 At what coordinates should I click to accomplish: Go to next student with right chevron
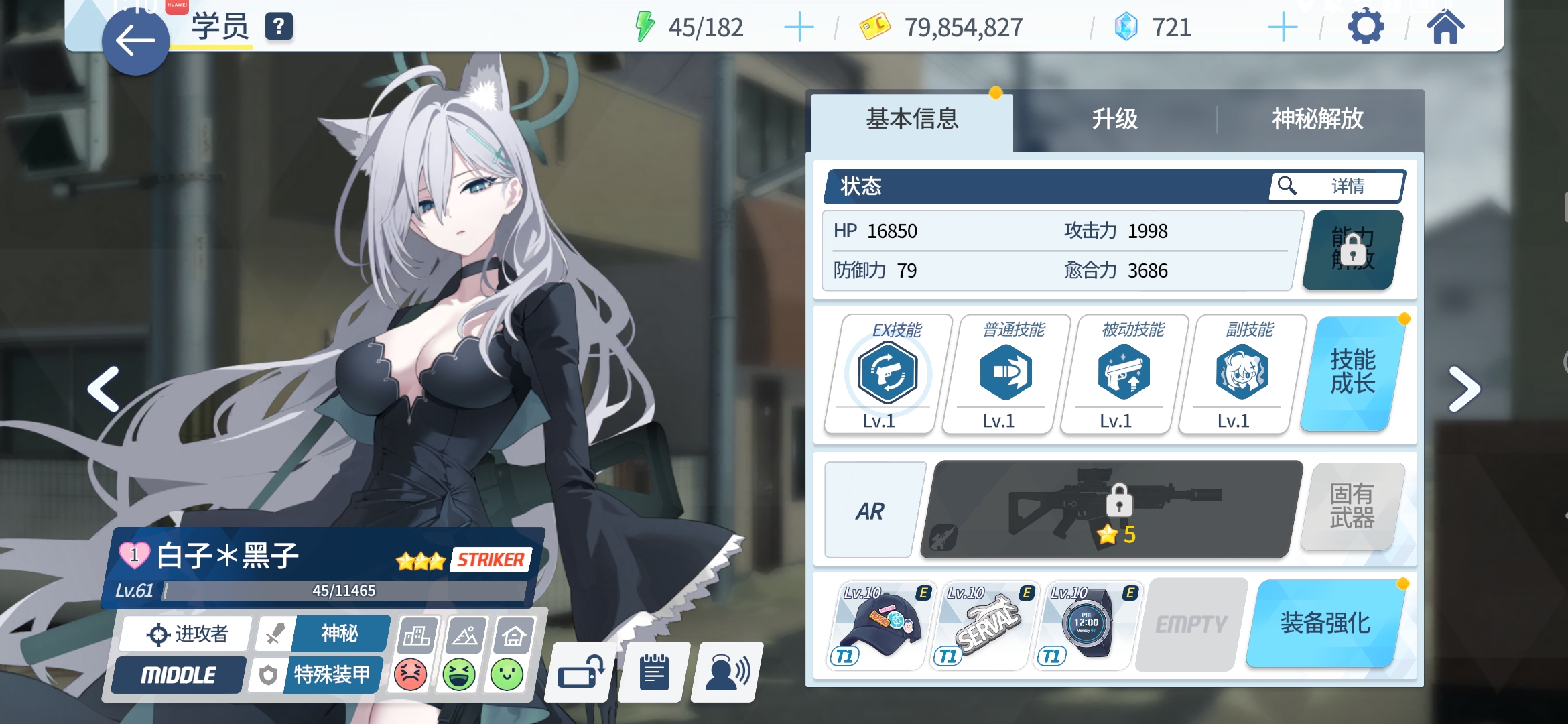tap(1465, 389)
